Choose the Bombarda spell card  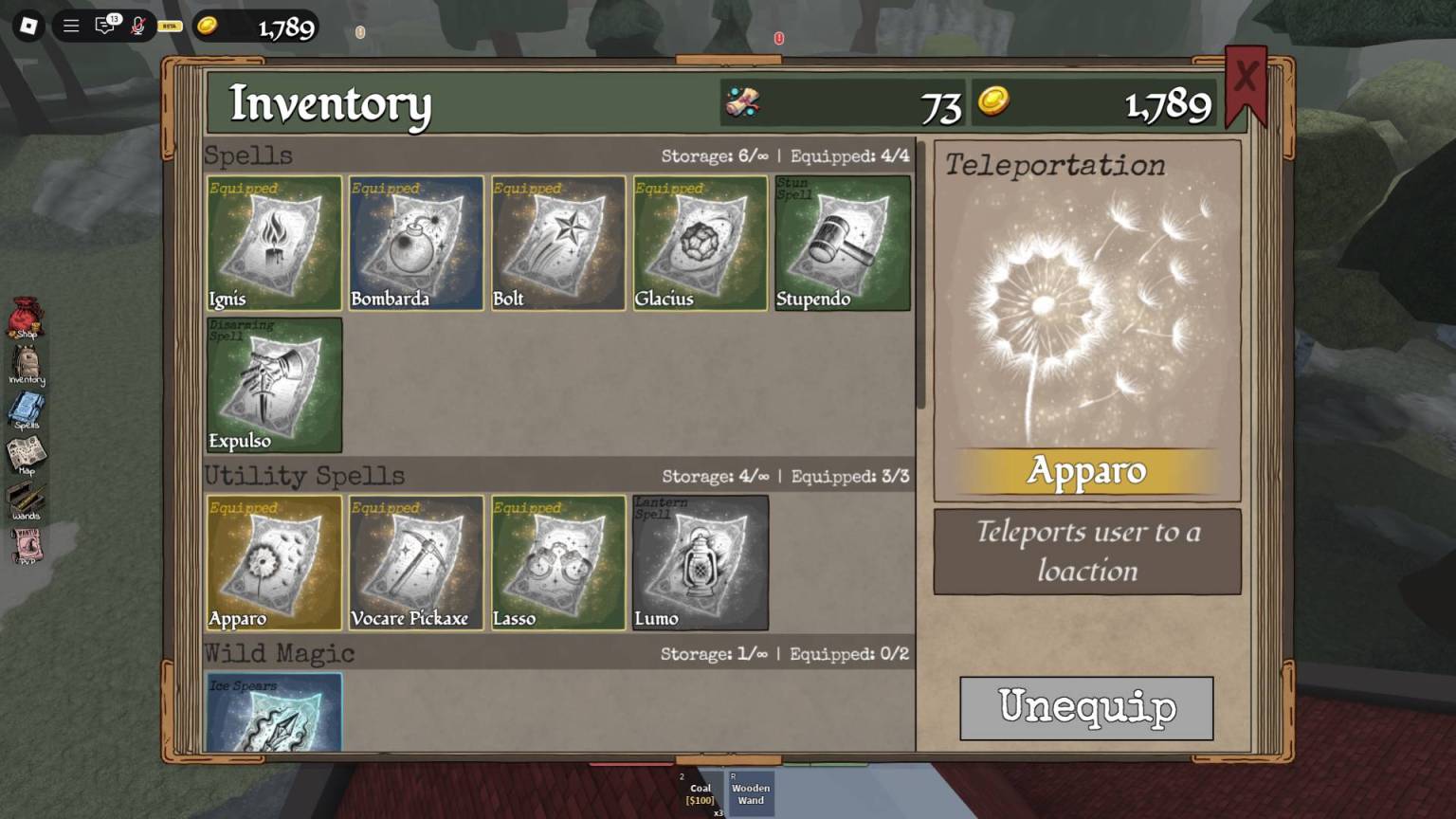point(416,243)
